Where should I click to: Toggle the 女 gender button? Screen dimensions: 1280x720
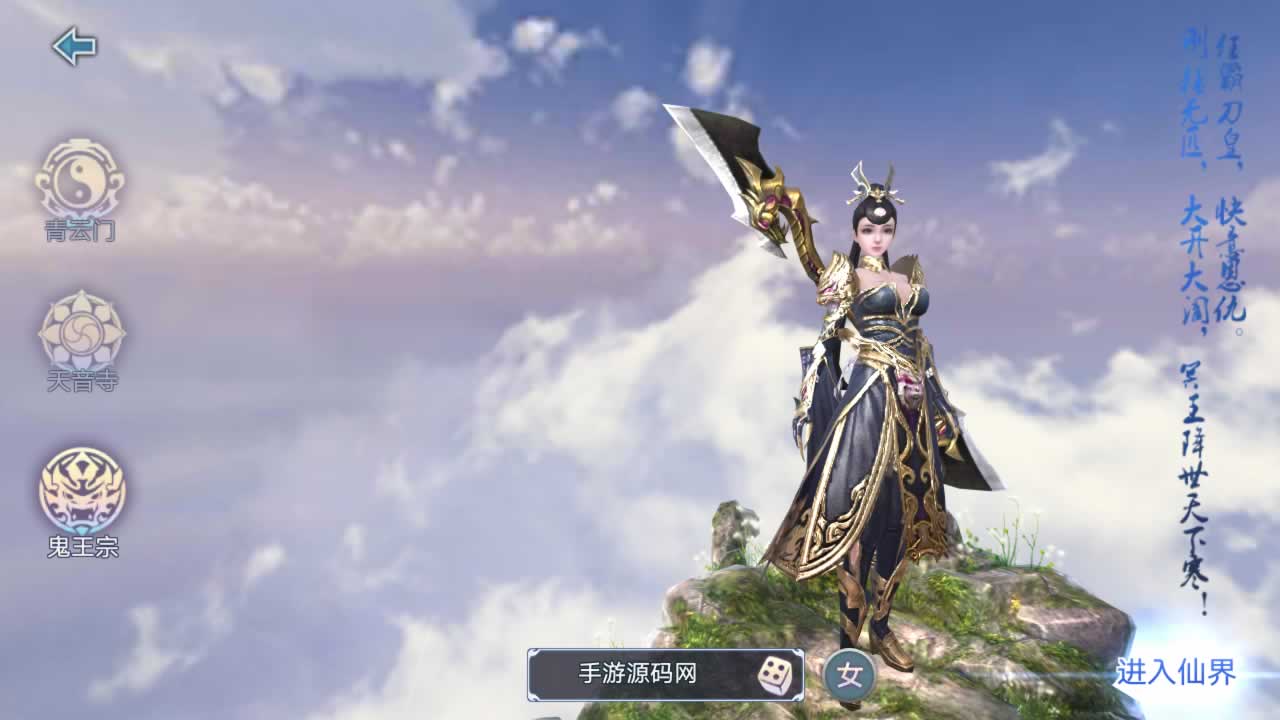[x=850, y=676]
